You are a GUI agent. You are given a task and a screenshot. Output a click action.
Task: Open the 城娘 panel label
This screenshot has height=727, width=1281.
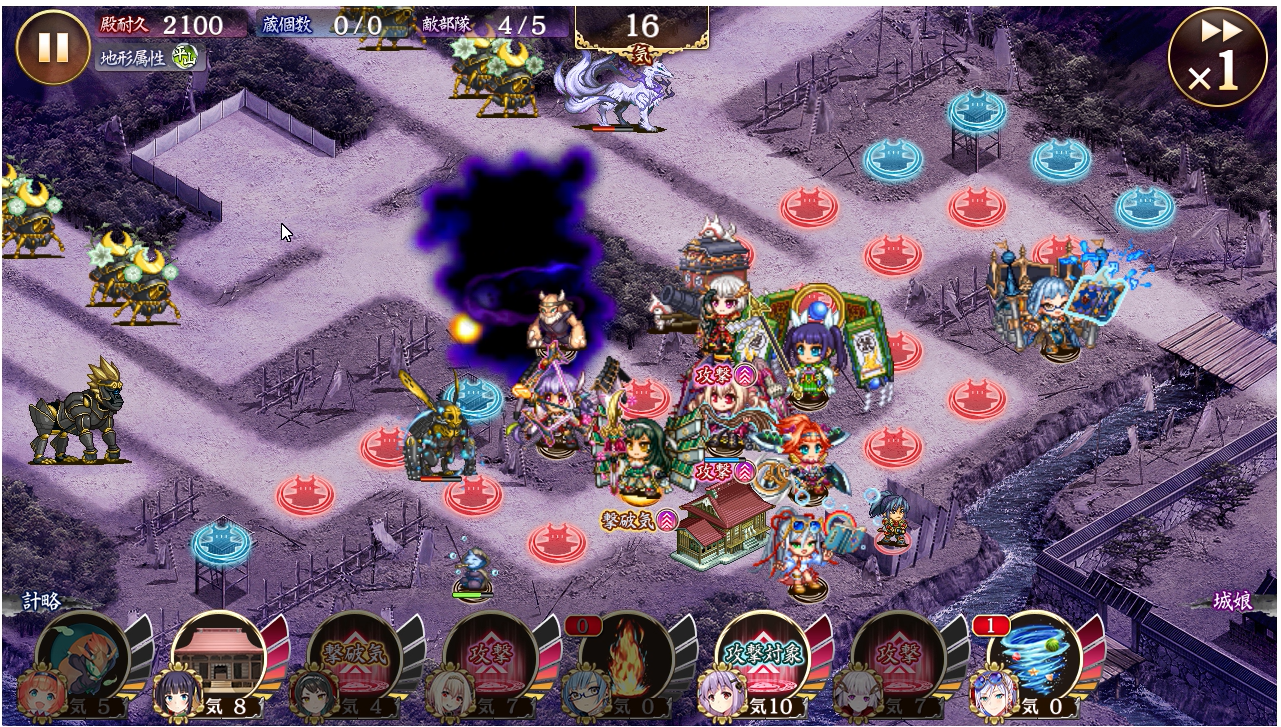pyautogui.click(x=1233, y=601)
